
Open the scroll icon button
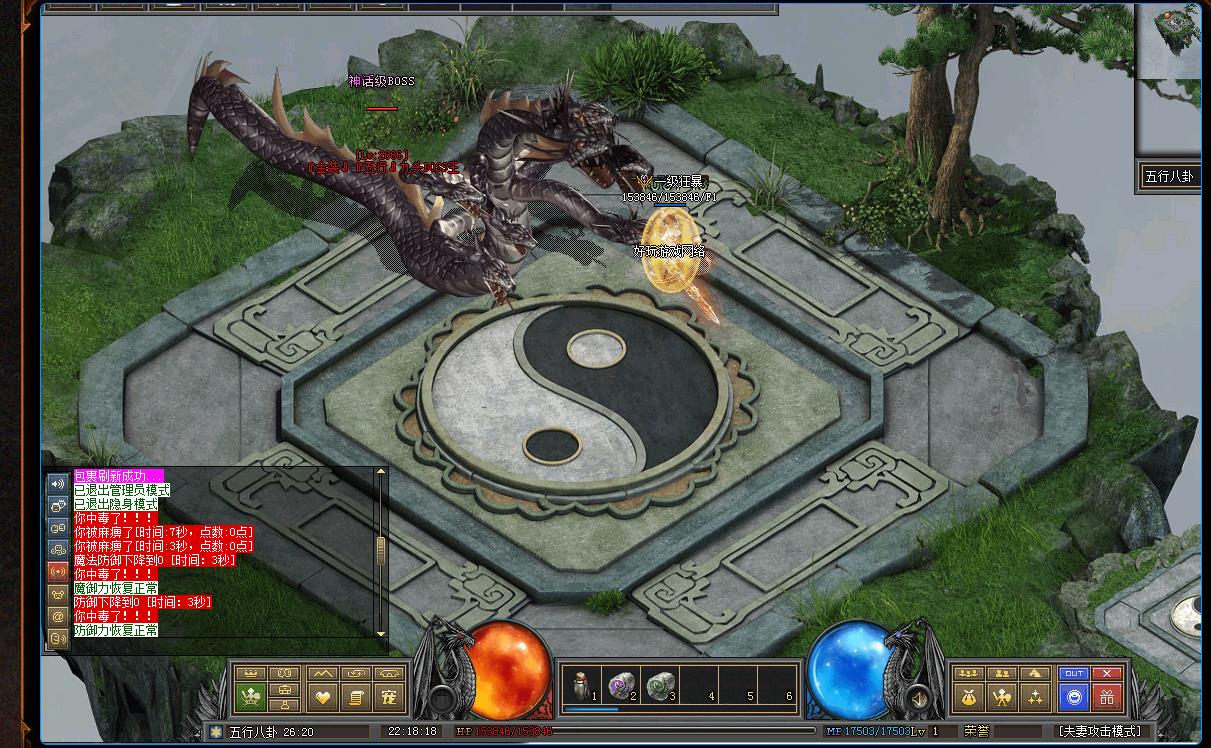(x=355, y=696)
